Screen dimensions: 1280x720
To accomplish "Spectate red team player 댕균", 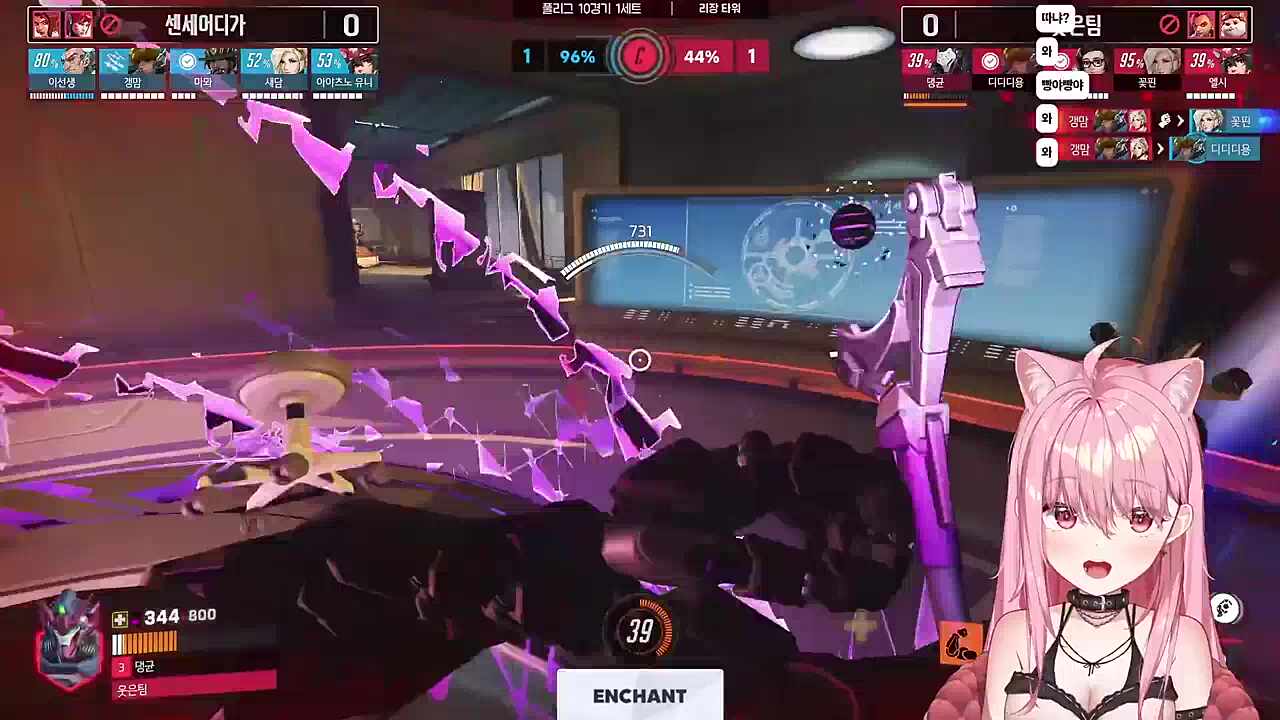I will pyautogui.click(x=936, y=70).
